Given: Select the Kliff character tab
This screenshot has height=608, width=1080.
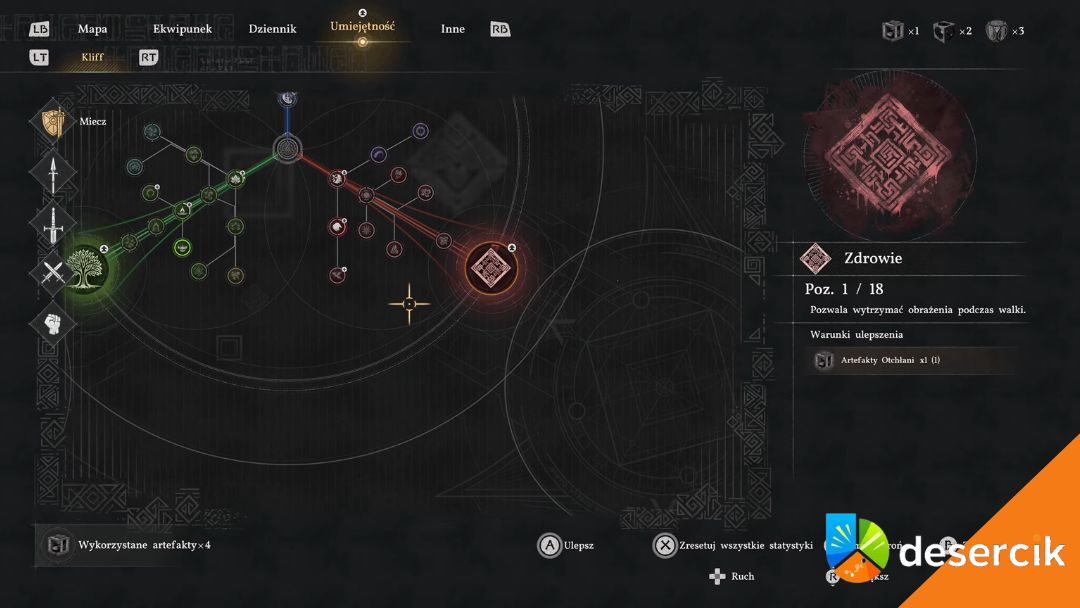Looking at the screenshot, I should (92, 58).
